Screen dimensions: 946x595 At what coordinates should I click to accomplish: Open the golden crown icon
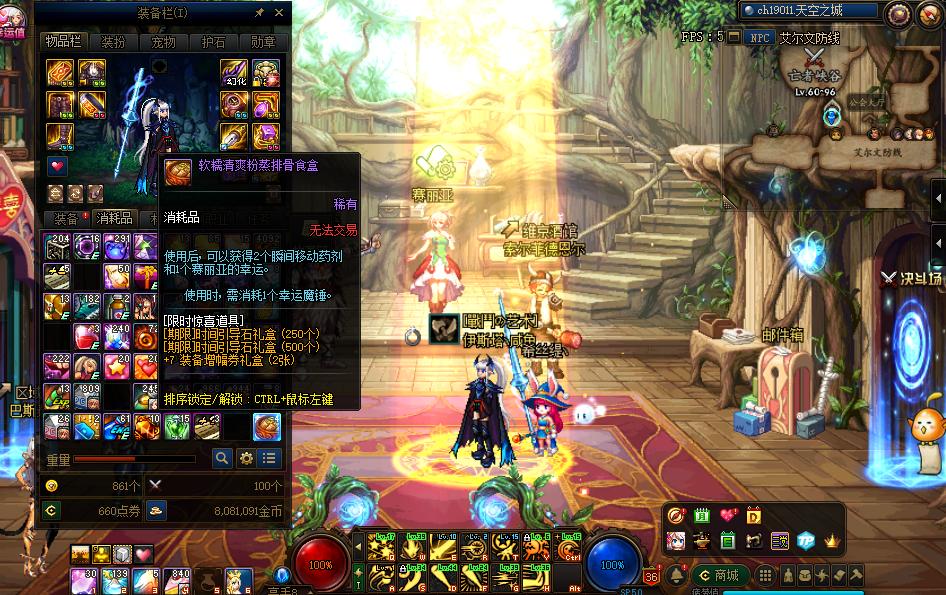coord(832,541)
